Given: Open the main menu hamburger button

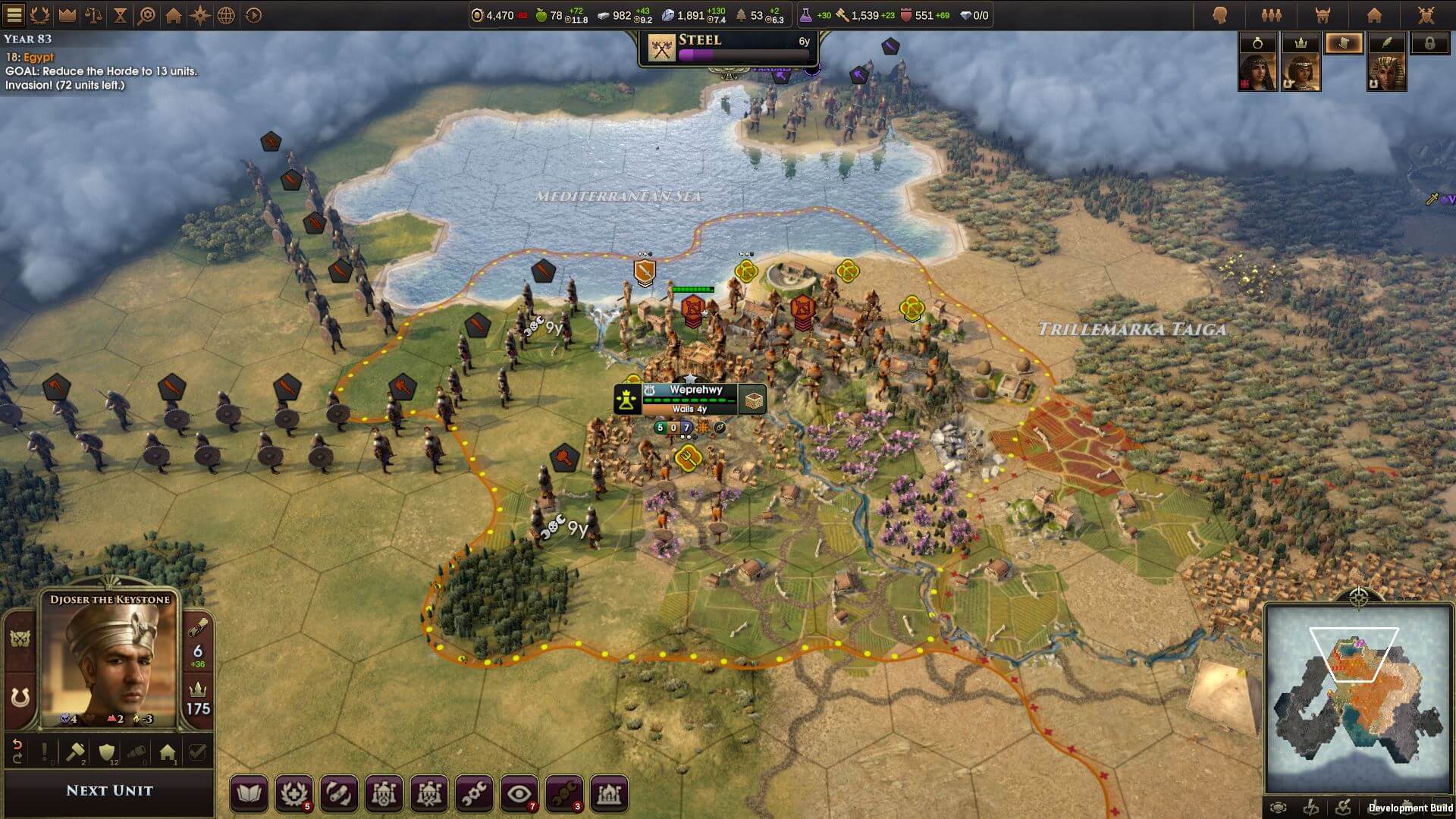Looking at the screenshot, I should click(x=14, y=14).
